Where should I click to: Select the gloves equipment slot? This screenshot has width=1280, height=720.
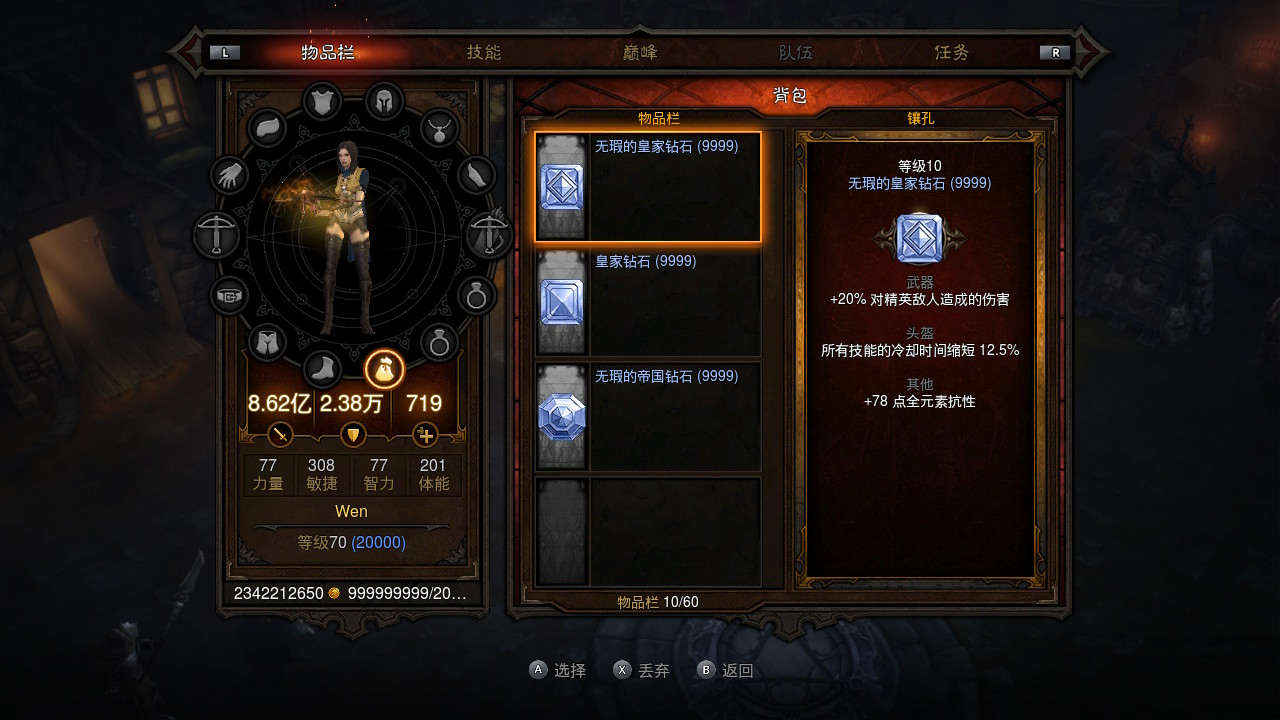tap(230, 176)
